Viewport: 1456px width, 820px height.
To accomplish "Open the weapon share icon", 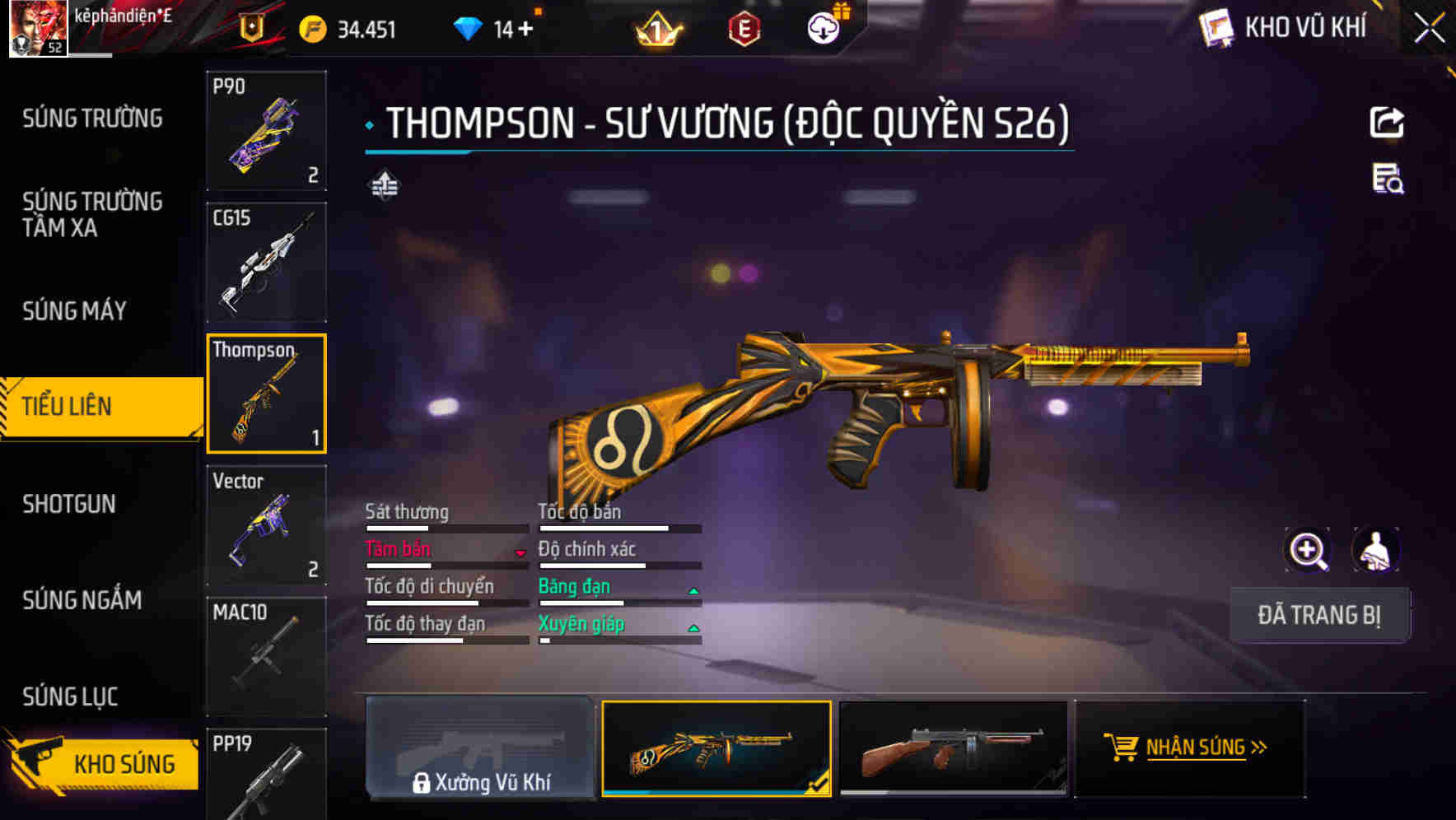I will (1388, 122).
